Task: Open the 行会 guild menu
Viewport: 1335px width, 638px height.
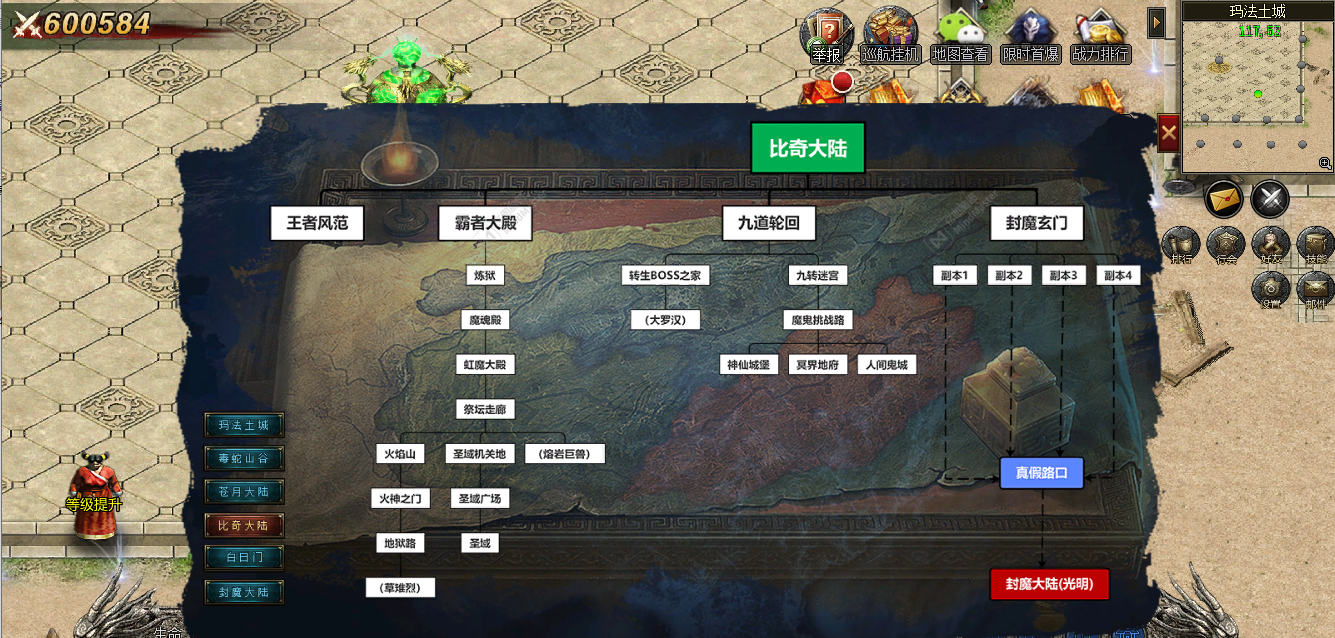Action: click(x=1226, y=245)
